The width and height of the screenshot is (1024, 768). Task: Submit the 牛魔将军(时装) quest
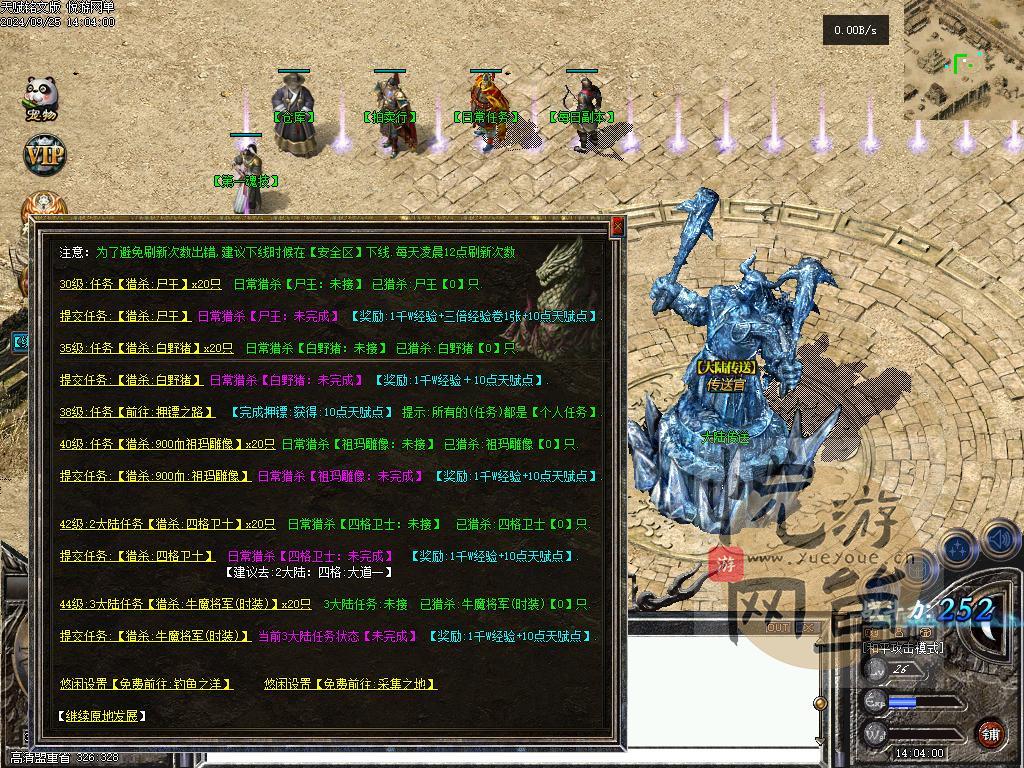tap(154, 636)
